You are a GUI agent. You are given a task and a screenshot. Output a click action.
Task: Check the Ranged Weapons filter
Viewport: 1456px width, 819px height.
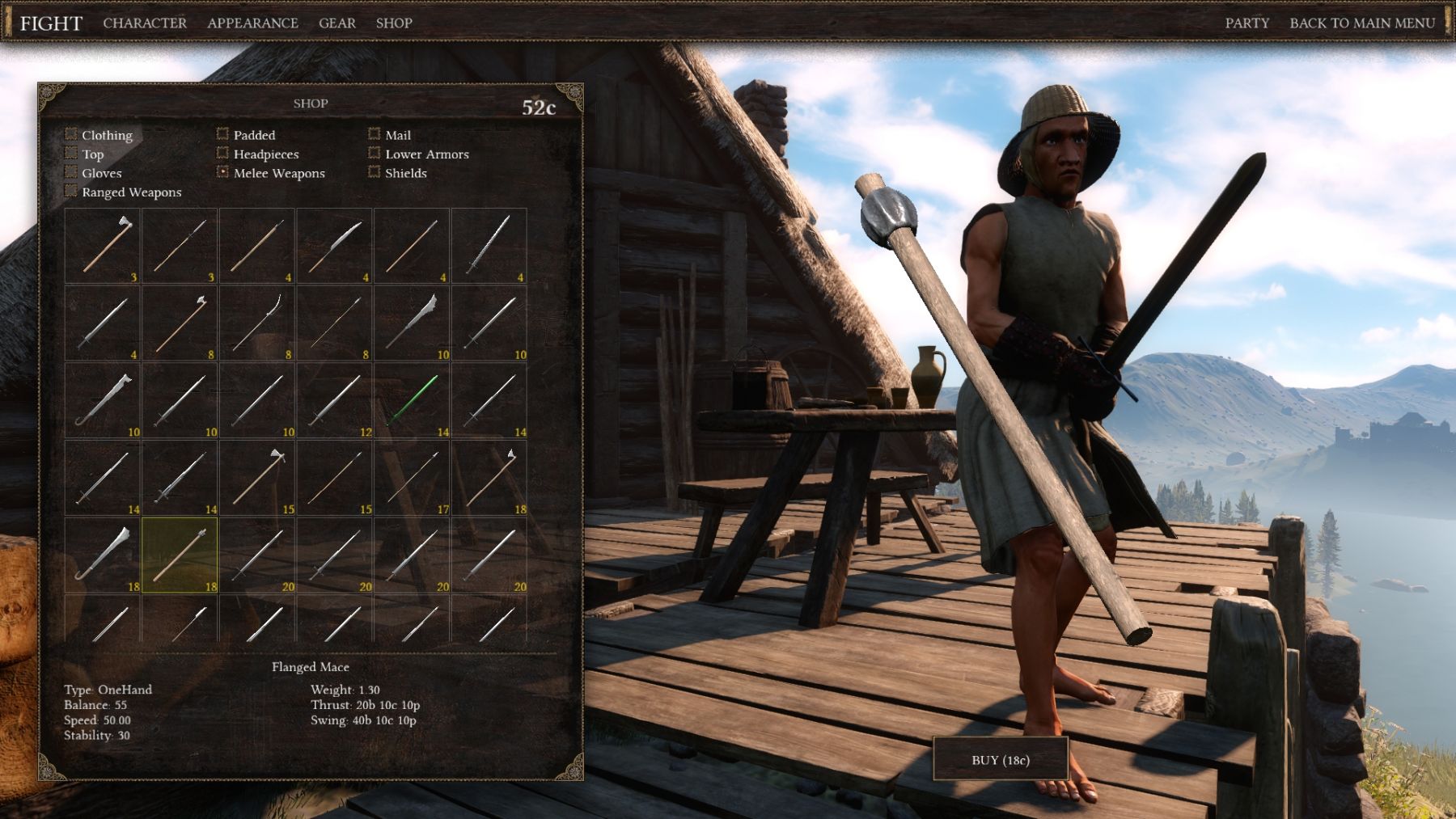coord(71,192)
